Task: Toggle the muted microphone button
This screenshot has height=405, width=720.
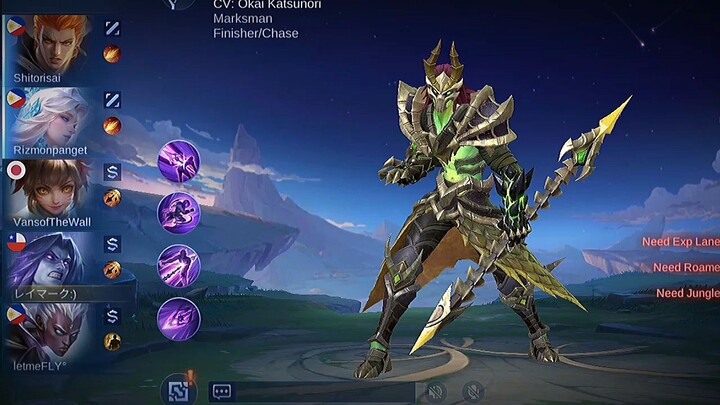Action: 474,391
